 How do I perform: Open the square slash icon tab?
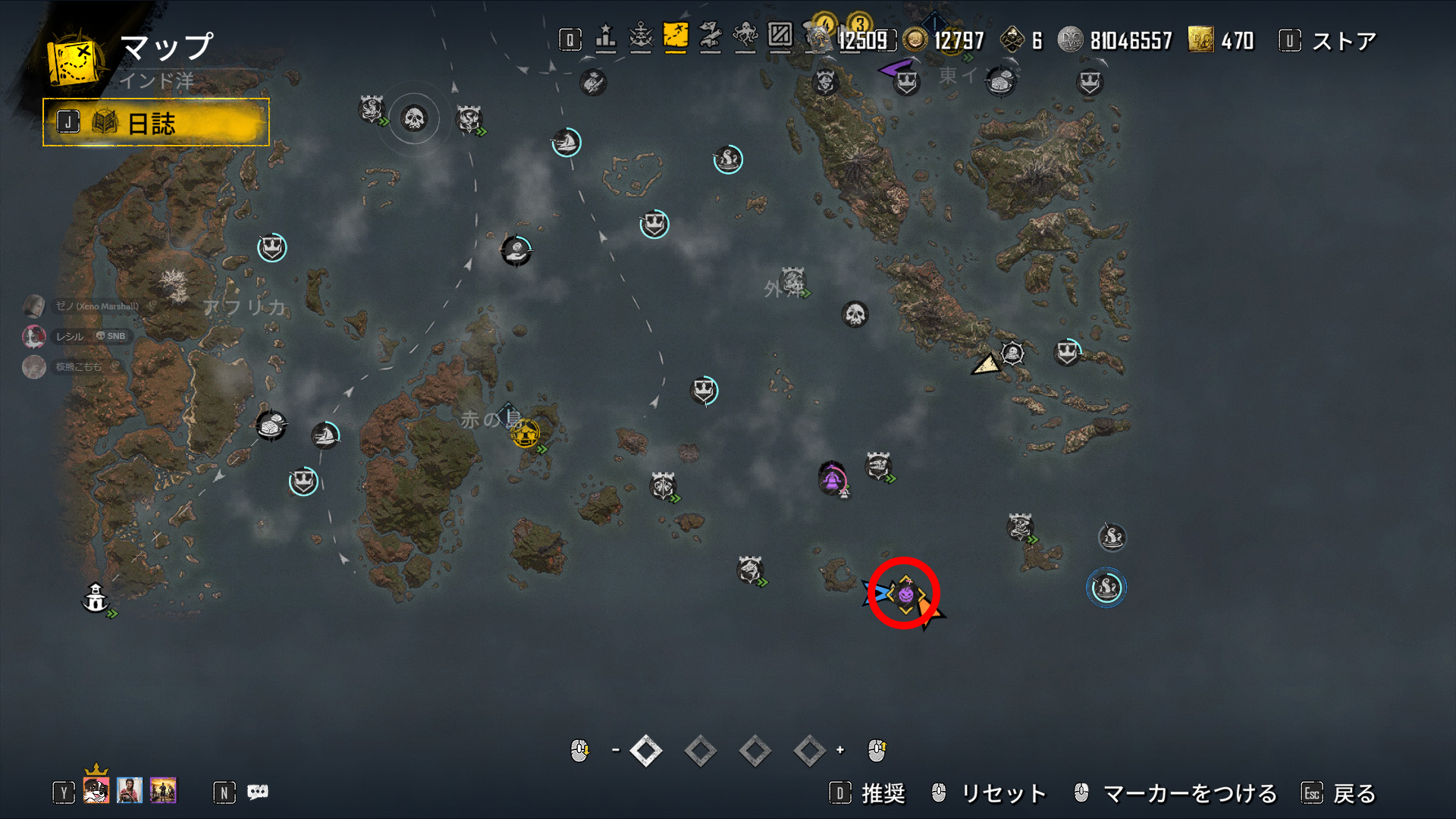point(780,36)
